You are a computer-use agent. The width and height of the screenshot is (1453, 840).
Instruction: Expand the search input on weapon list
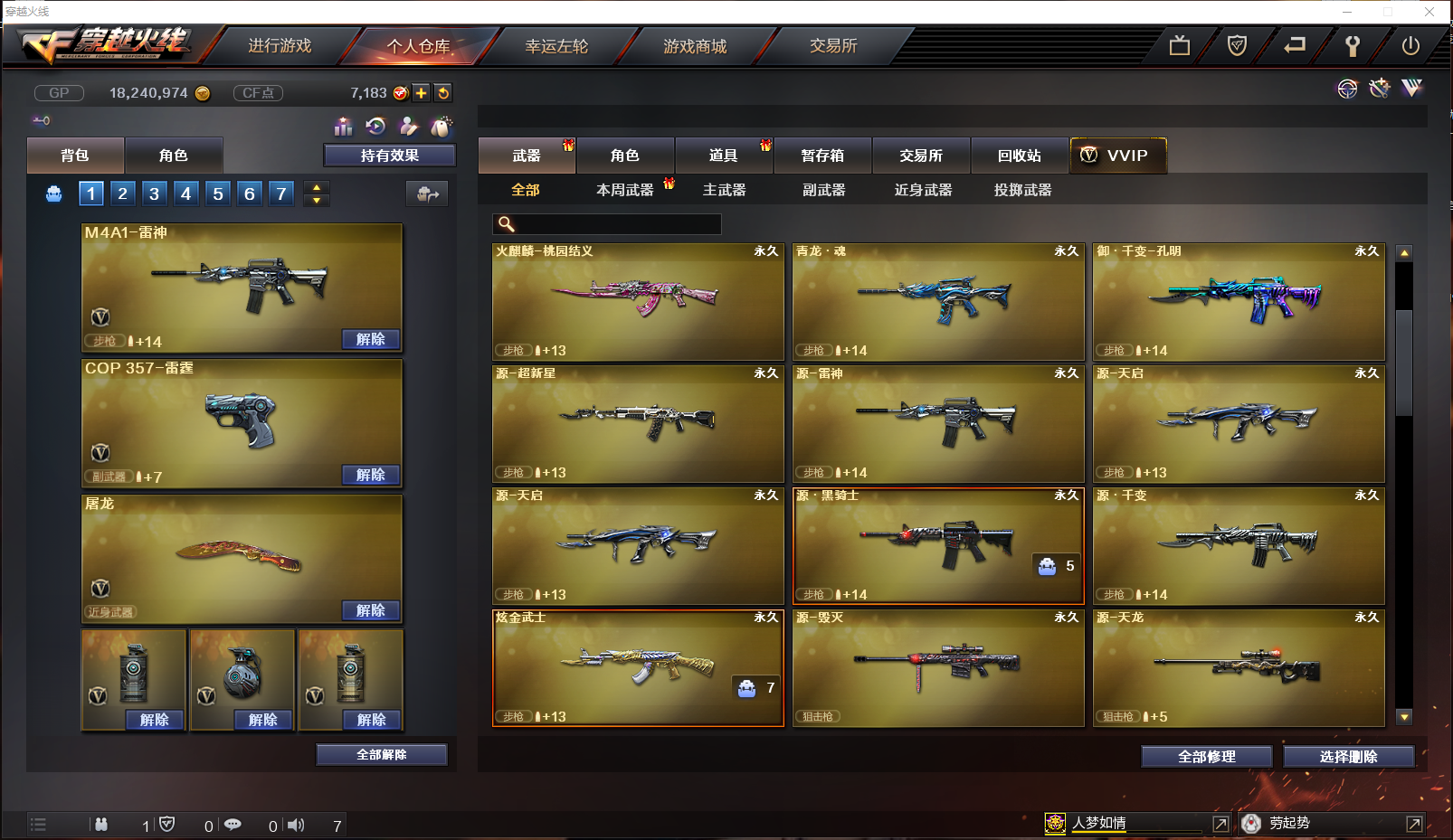(x=606, y=223)
